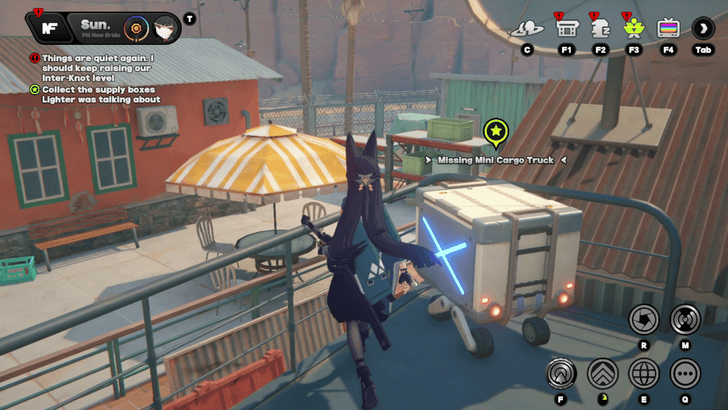Open the camera shutter button
The image size is (728, 410).
point(643,319)
